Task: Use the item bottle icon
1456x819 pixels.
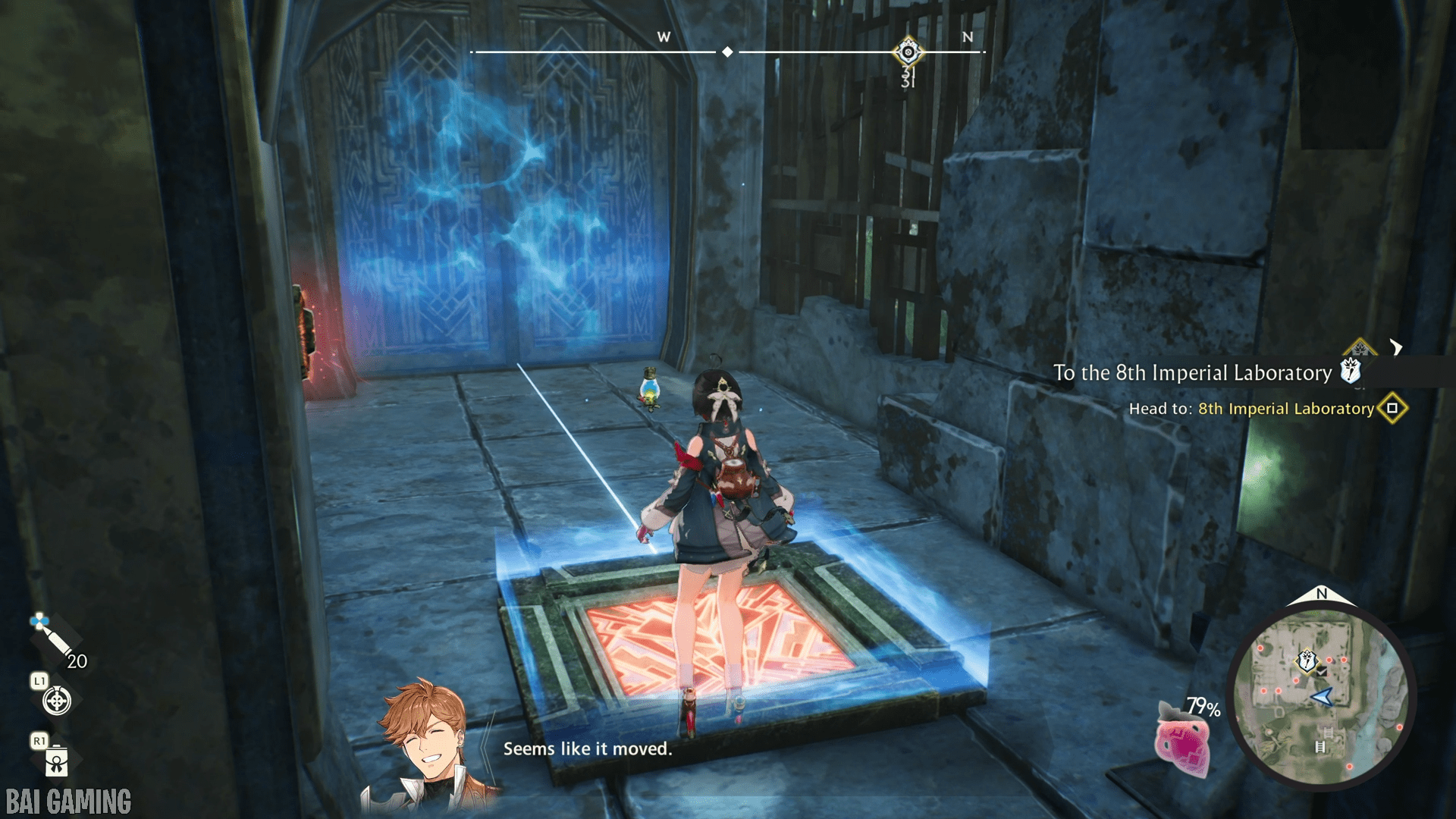Action: point(57,761)
